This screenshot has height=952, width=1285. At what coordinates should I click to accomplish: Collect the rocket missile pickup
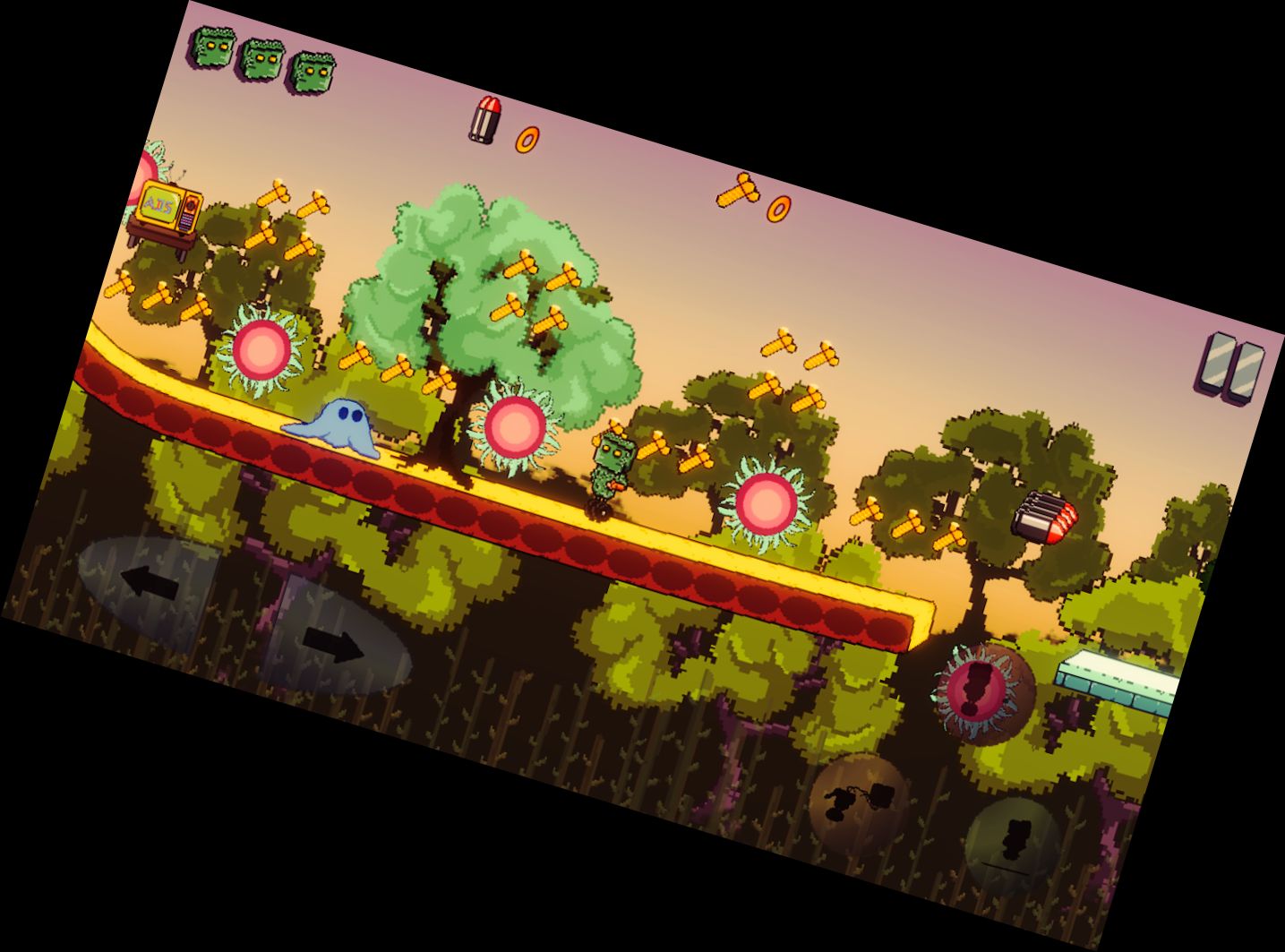(1045, 515)
